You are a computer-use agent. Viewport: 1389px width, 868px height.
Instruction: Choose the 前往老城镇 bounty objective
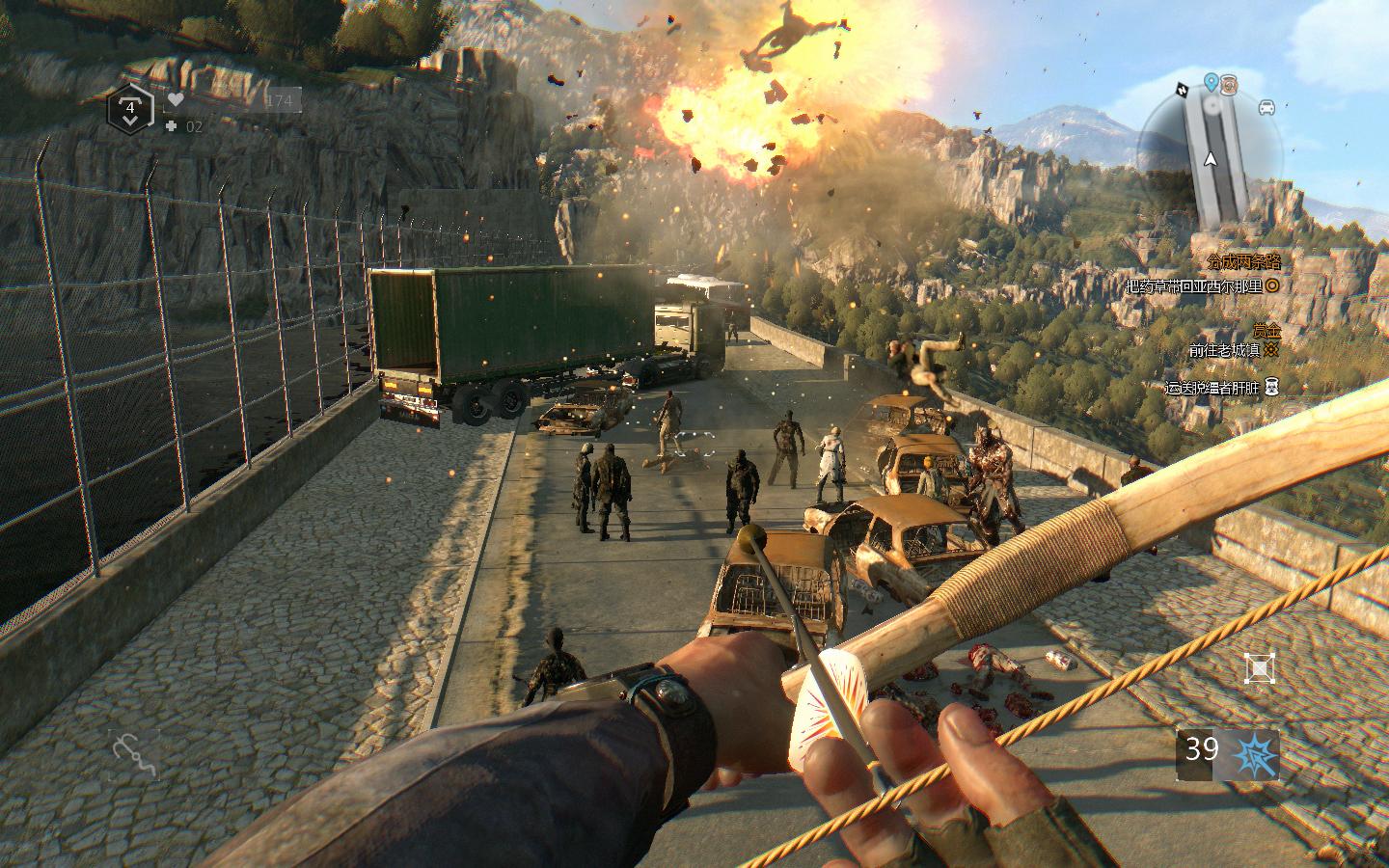(x=1225, y=351)
